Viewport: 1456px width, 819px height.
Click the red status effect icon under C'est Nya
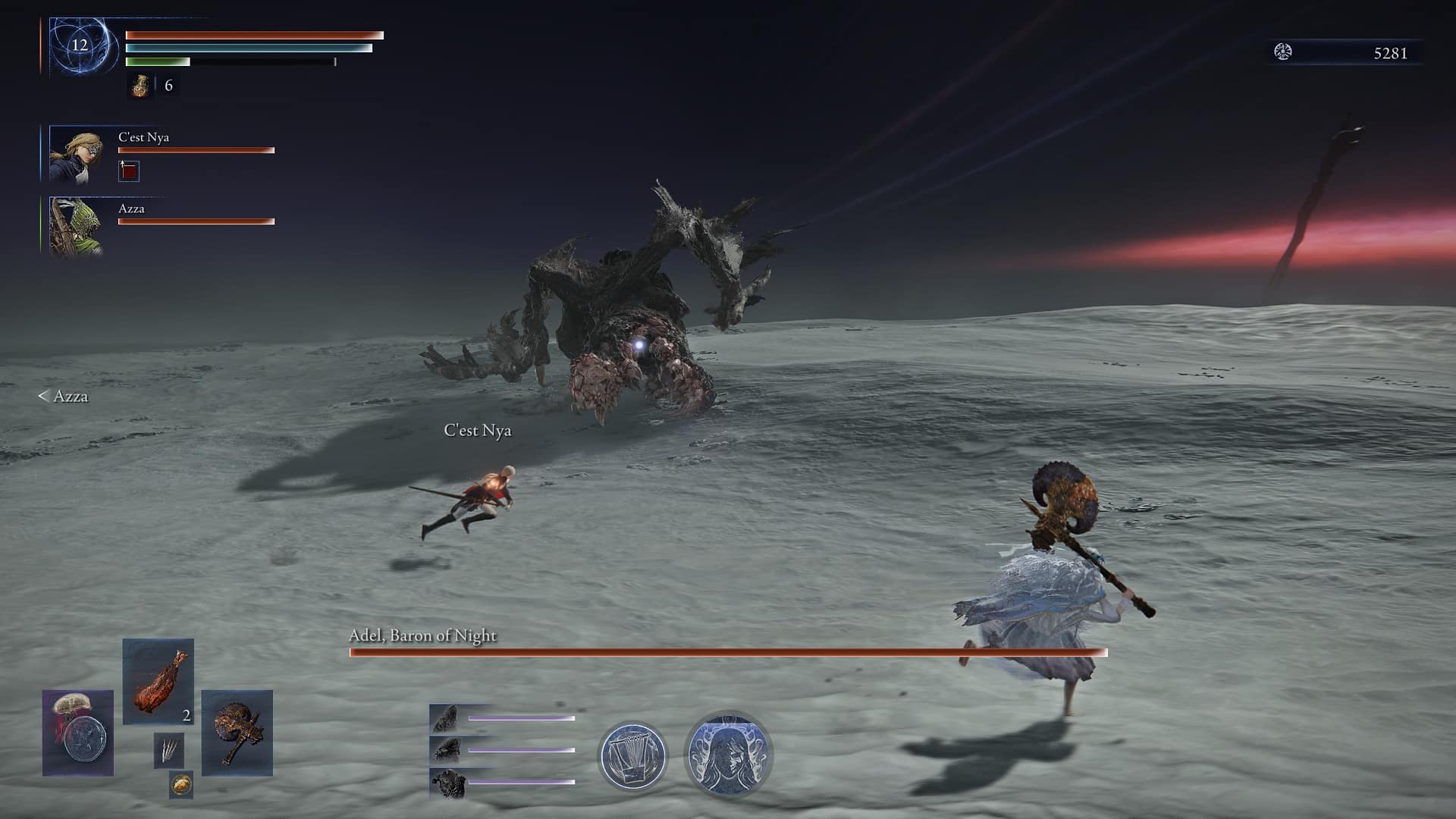pos(129,171)
